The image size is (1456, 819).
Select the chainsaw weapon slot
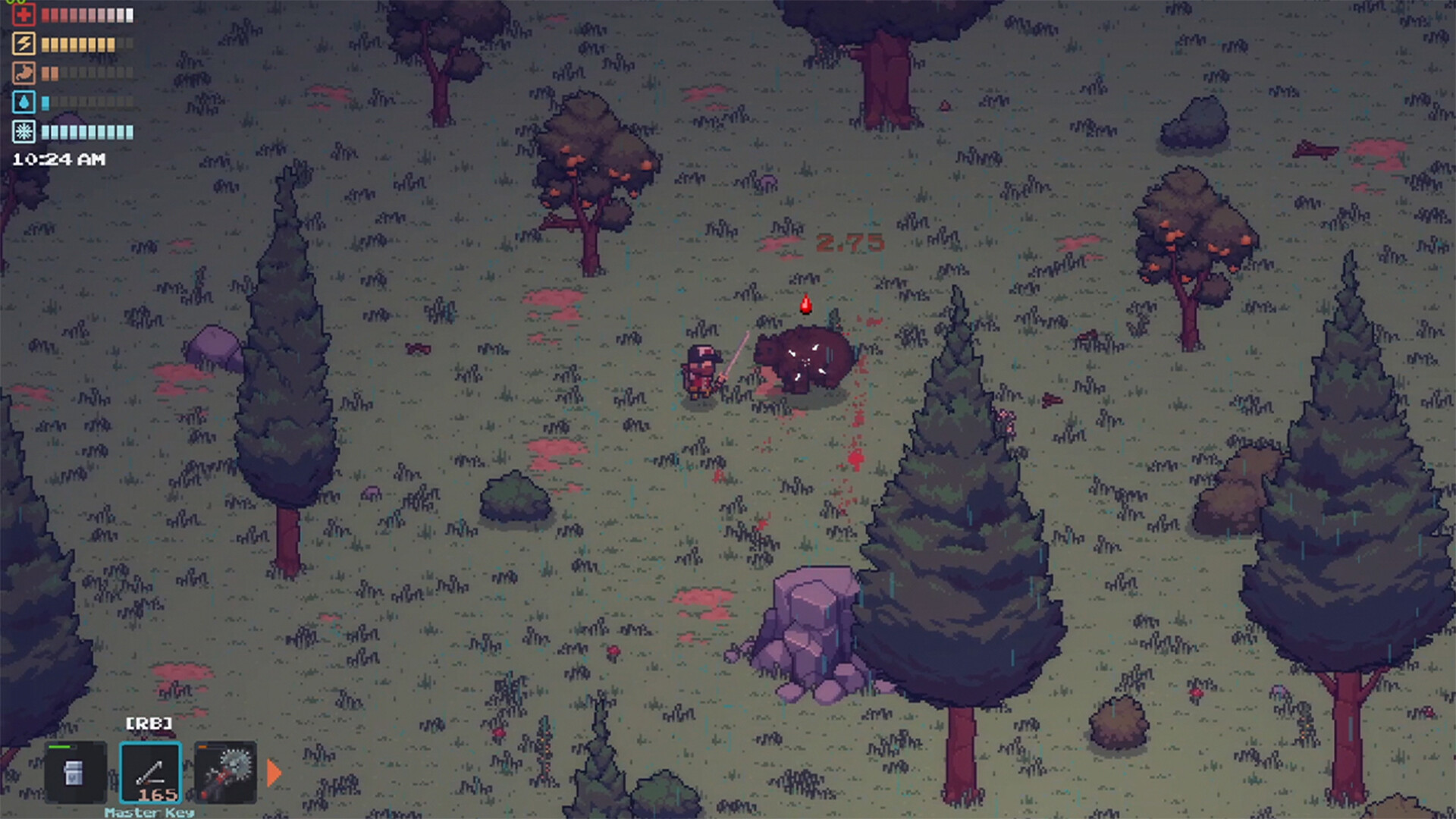(224, 771)
